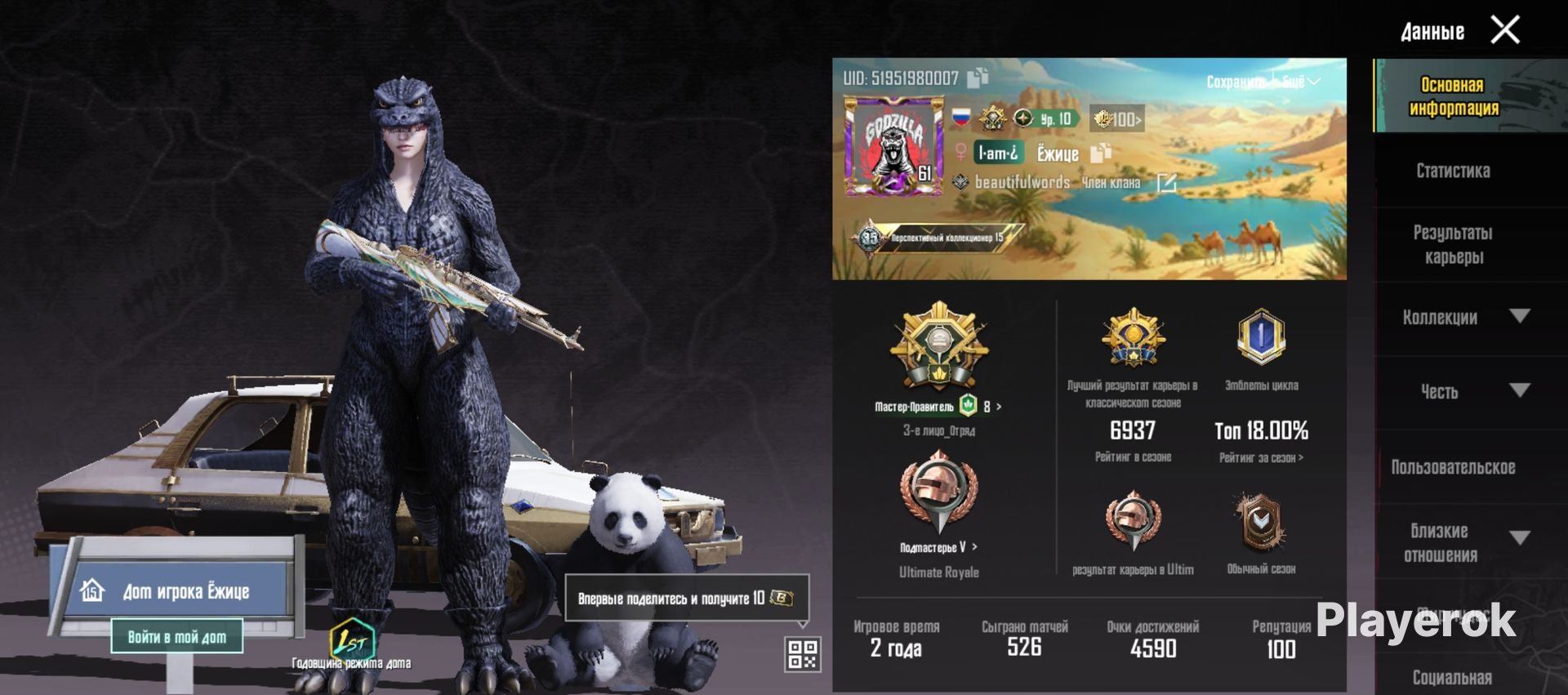Switch to the Статистика tab
The width and height of the screenshot is (1568, 695).
click(1453, 171)
